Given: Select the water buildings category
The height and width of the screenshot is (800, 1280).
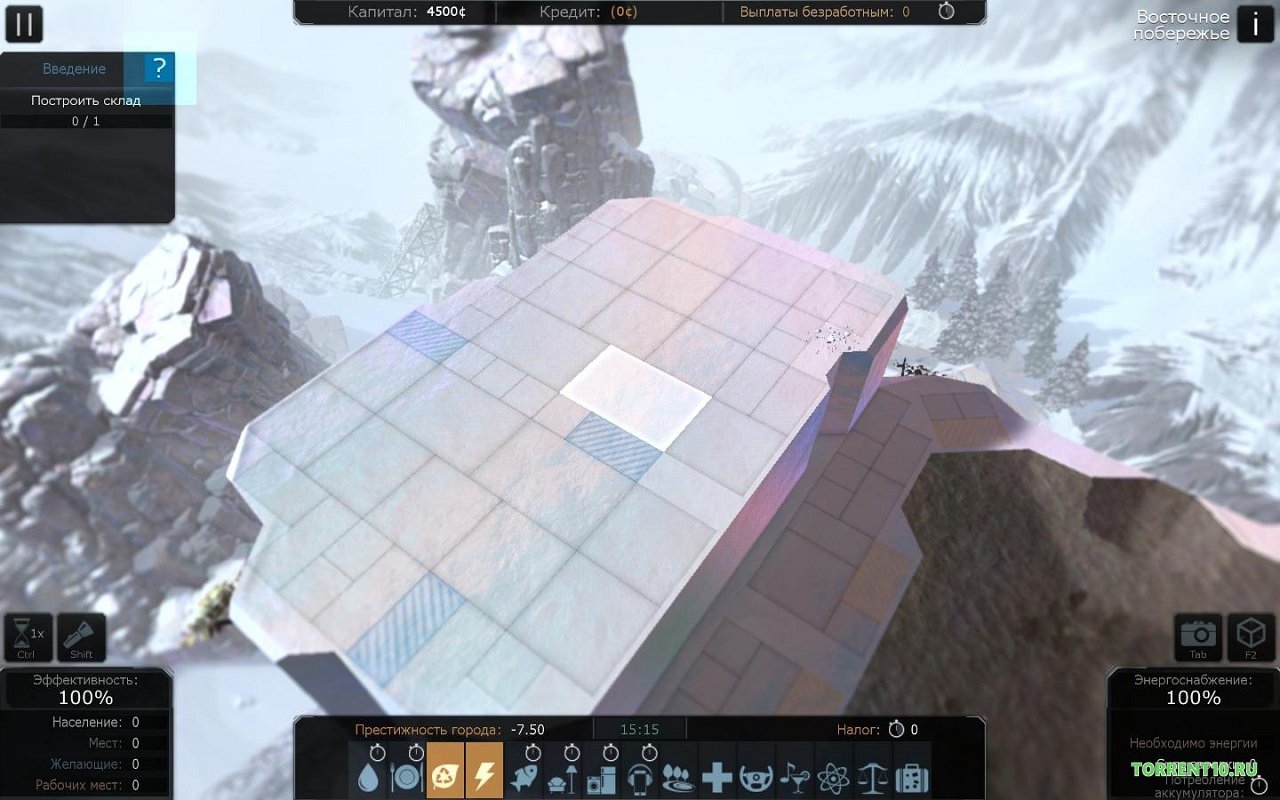Looking at the screenshot, I should point(370,778).
